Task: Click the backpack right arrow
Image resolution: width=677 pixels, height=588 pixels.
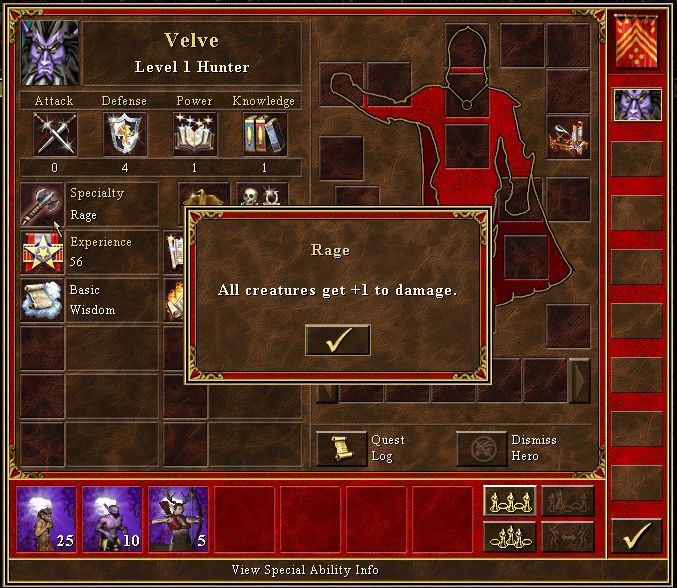Action: tap(579, 380)
